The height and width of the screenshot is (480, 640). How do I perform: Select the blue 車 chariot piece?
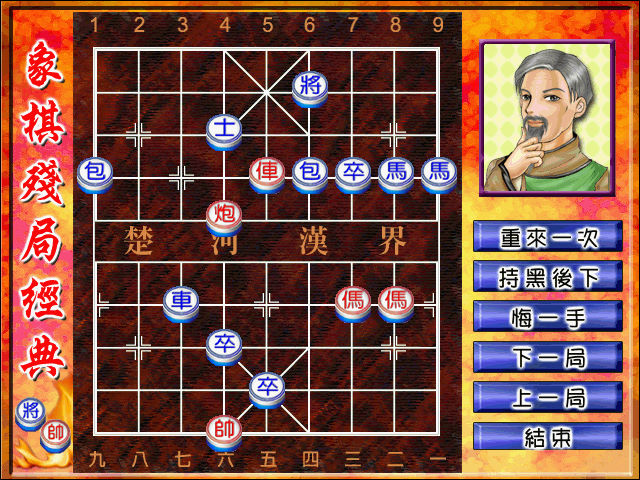pyautogui.click(x=181, y=302)
